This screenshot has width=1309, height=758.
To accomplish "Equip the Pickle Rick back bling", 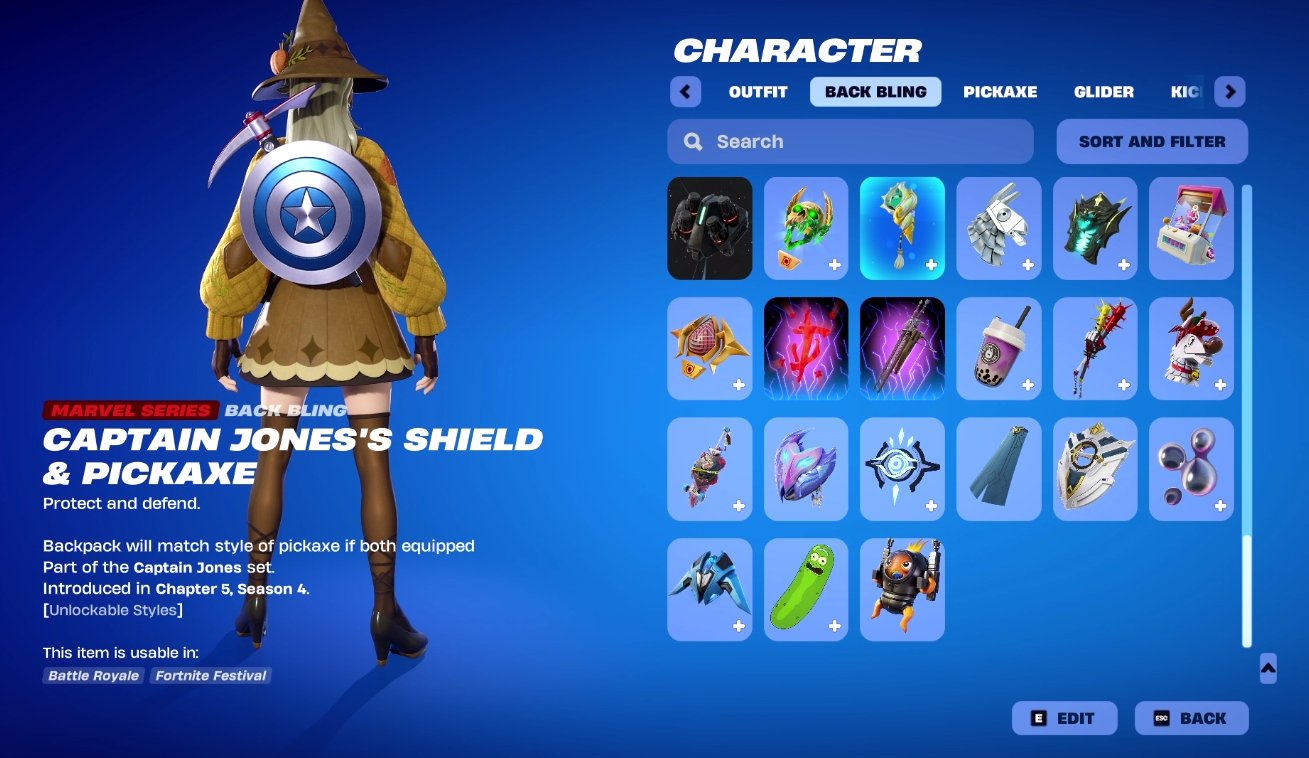I will (806, 589).
